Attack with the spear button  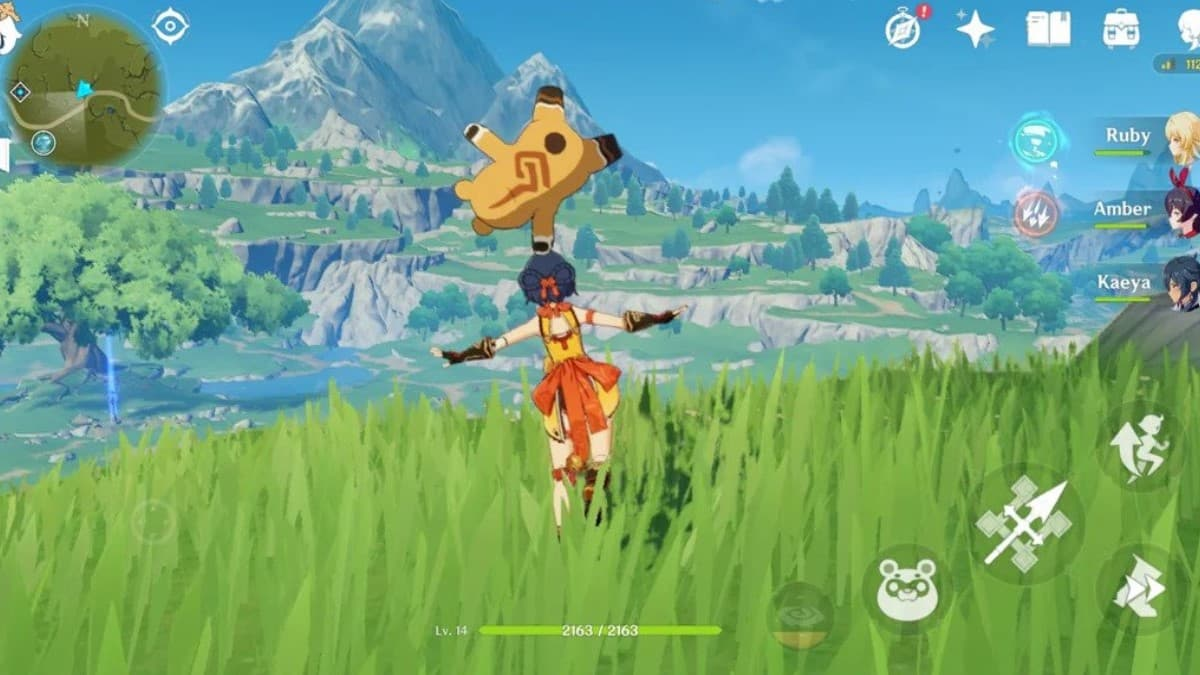click(x=1025, y=523)
